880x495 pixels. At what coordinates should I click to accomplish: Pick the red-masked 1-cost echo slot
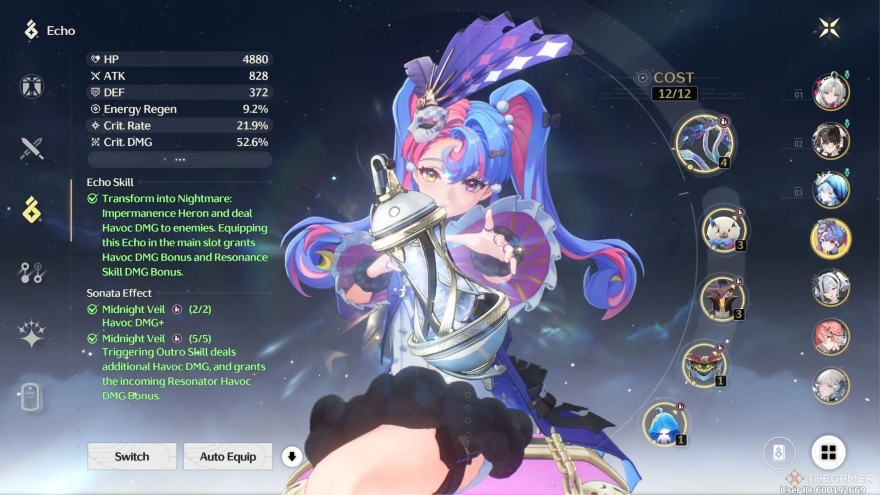[x=704, y=365]
